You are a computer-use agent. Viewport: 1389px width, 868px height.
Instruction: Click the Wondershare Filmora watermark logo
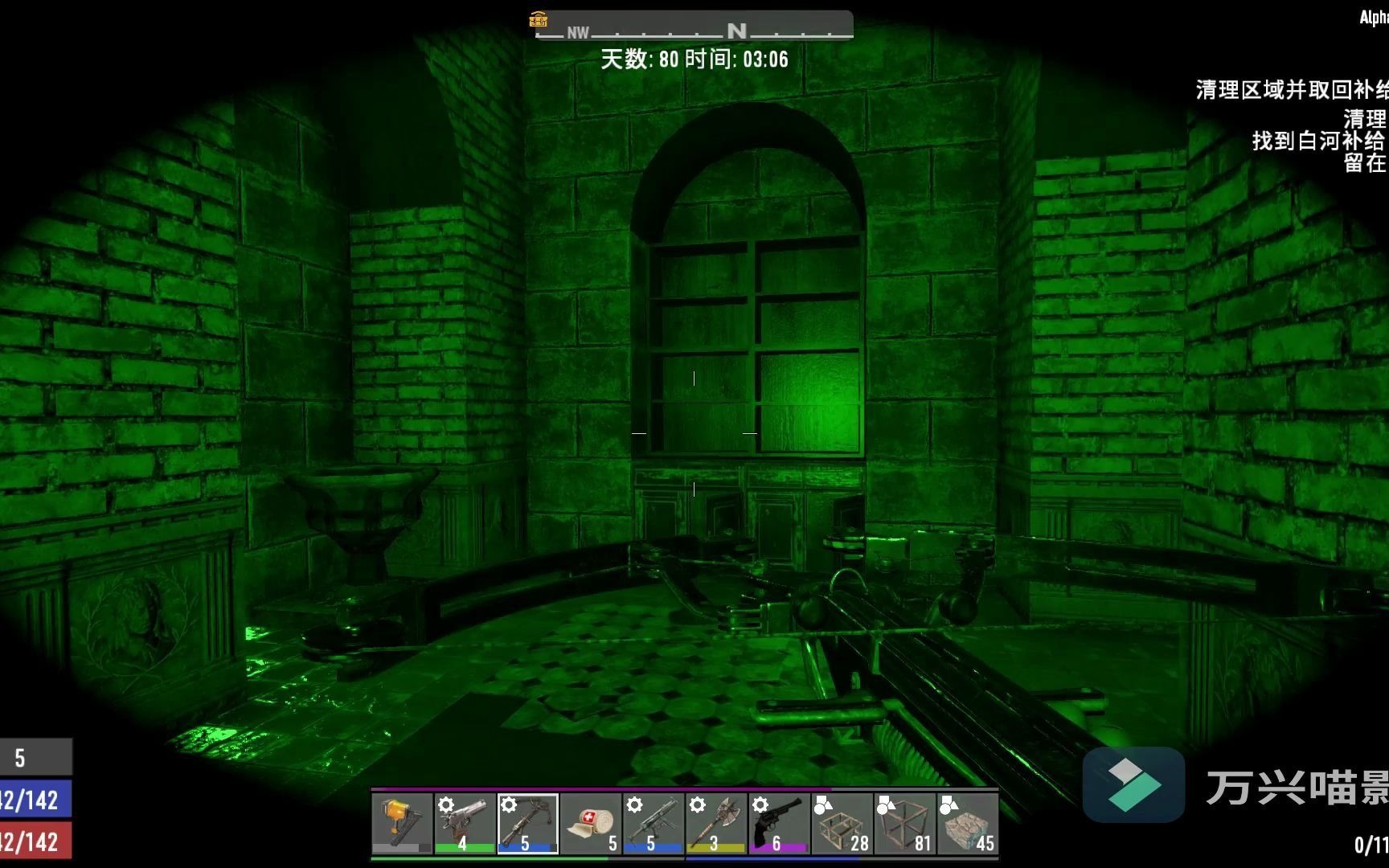pos(1133,784)
